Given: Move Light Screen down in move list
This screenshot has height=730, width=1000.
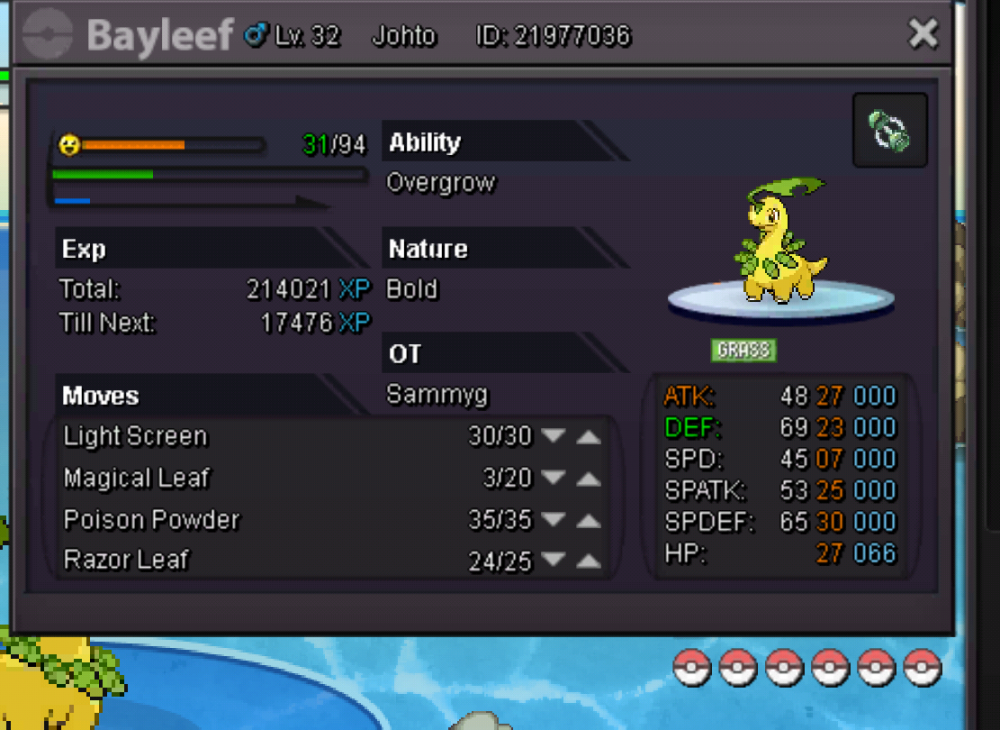Looking at the screenshot, I should click(x=553, y=437).
